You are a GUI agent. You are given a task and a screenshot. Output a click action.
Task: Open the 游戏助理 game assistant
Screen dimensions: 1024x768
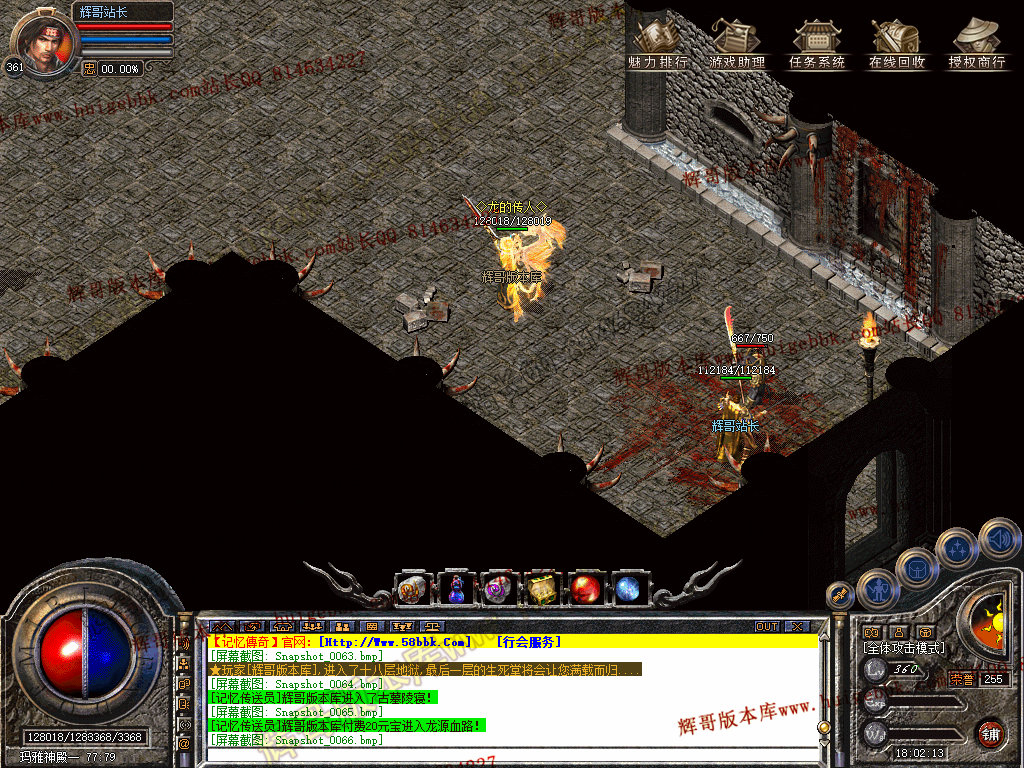[737, 45]
